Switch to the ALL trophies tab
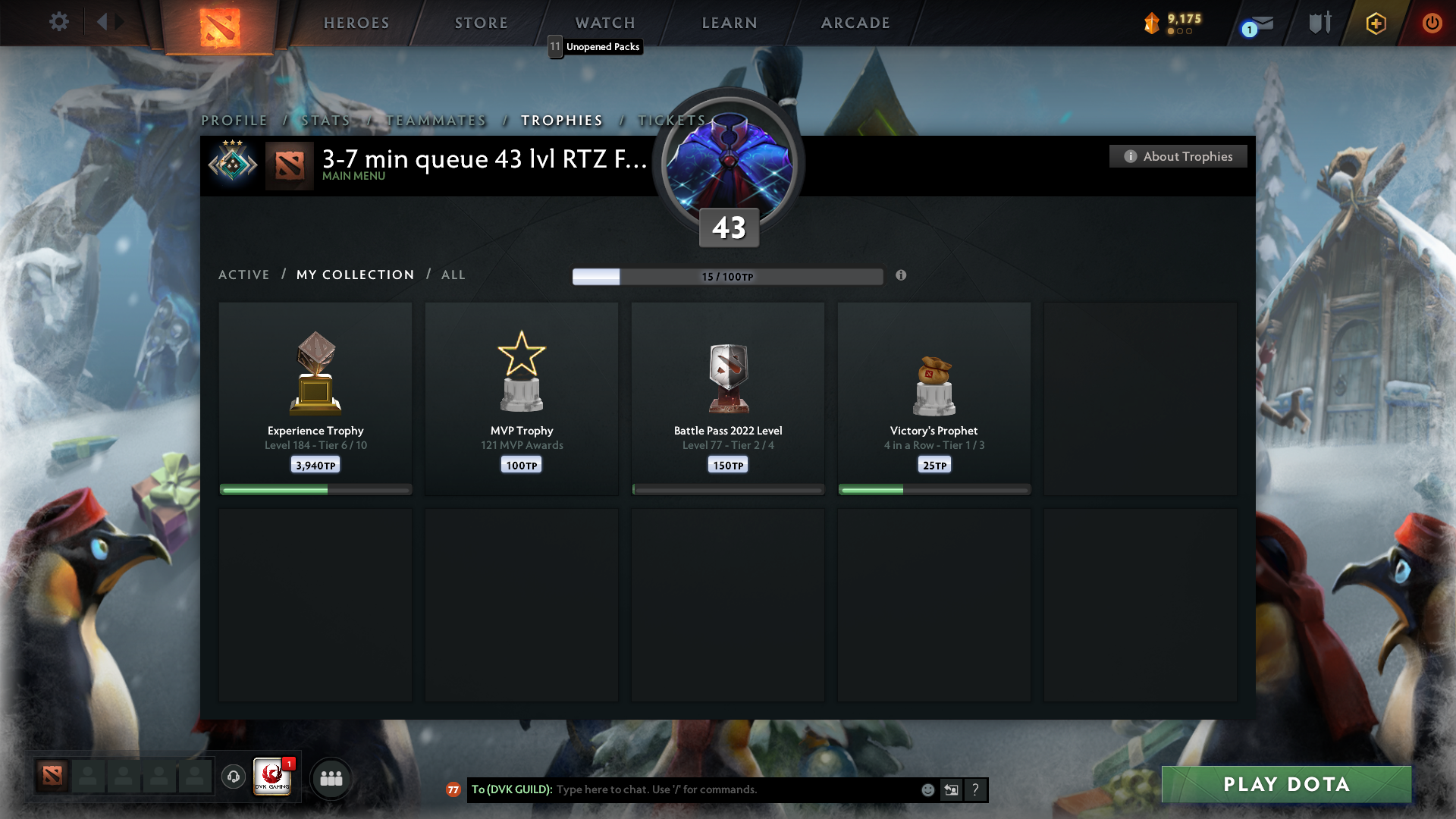1456x819 pixels. 453,275
